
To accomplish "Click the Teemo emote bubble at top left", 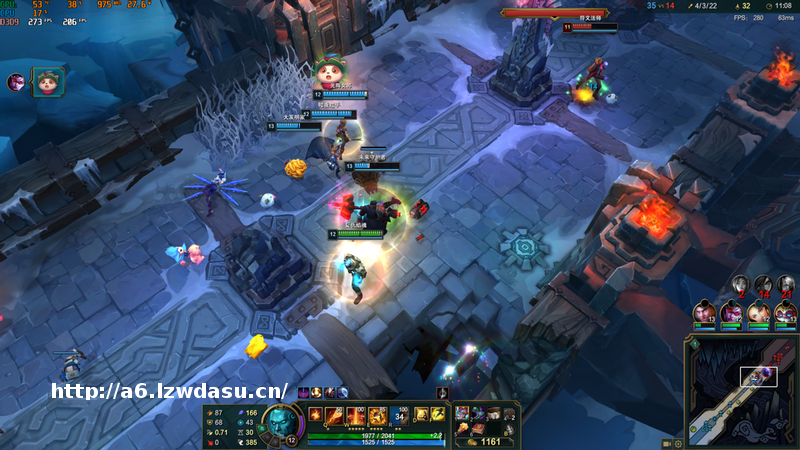I will tap(45, 82).
